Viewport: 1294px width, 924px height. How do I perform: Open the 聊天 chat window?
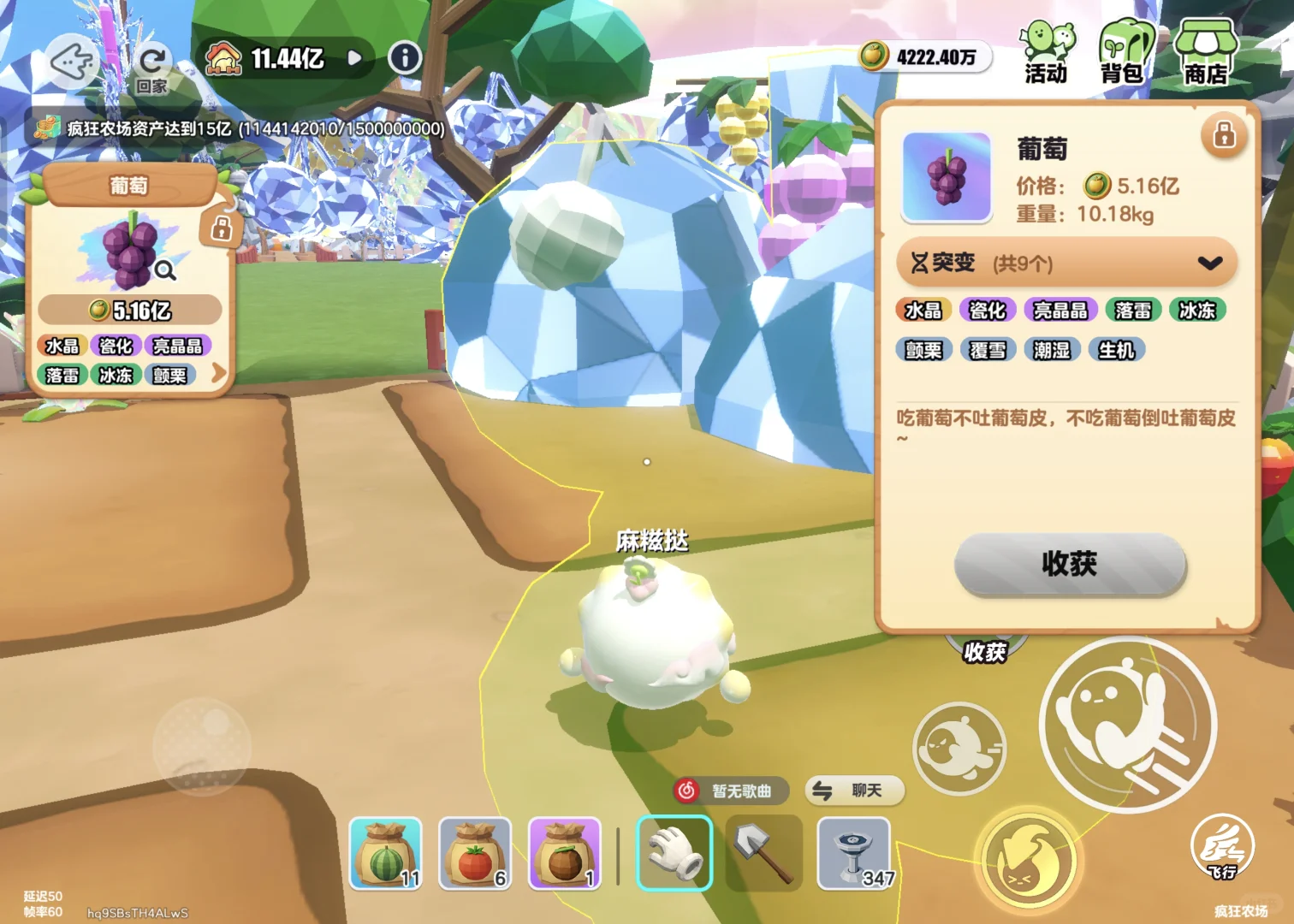853,791
